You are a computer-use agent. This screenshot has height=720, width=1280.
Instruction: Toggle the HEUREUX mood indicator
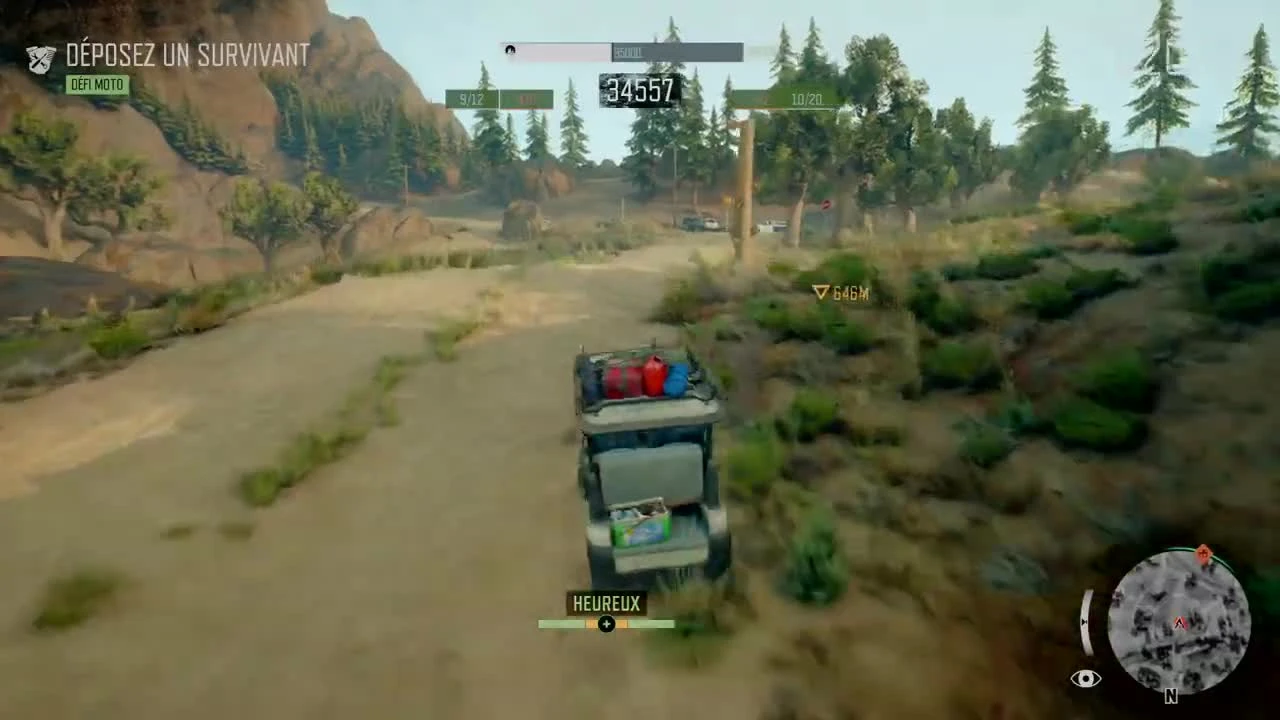[x=605, y=603]
